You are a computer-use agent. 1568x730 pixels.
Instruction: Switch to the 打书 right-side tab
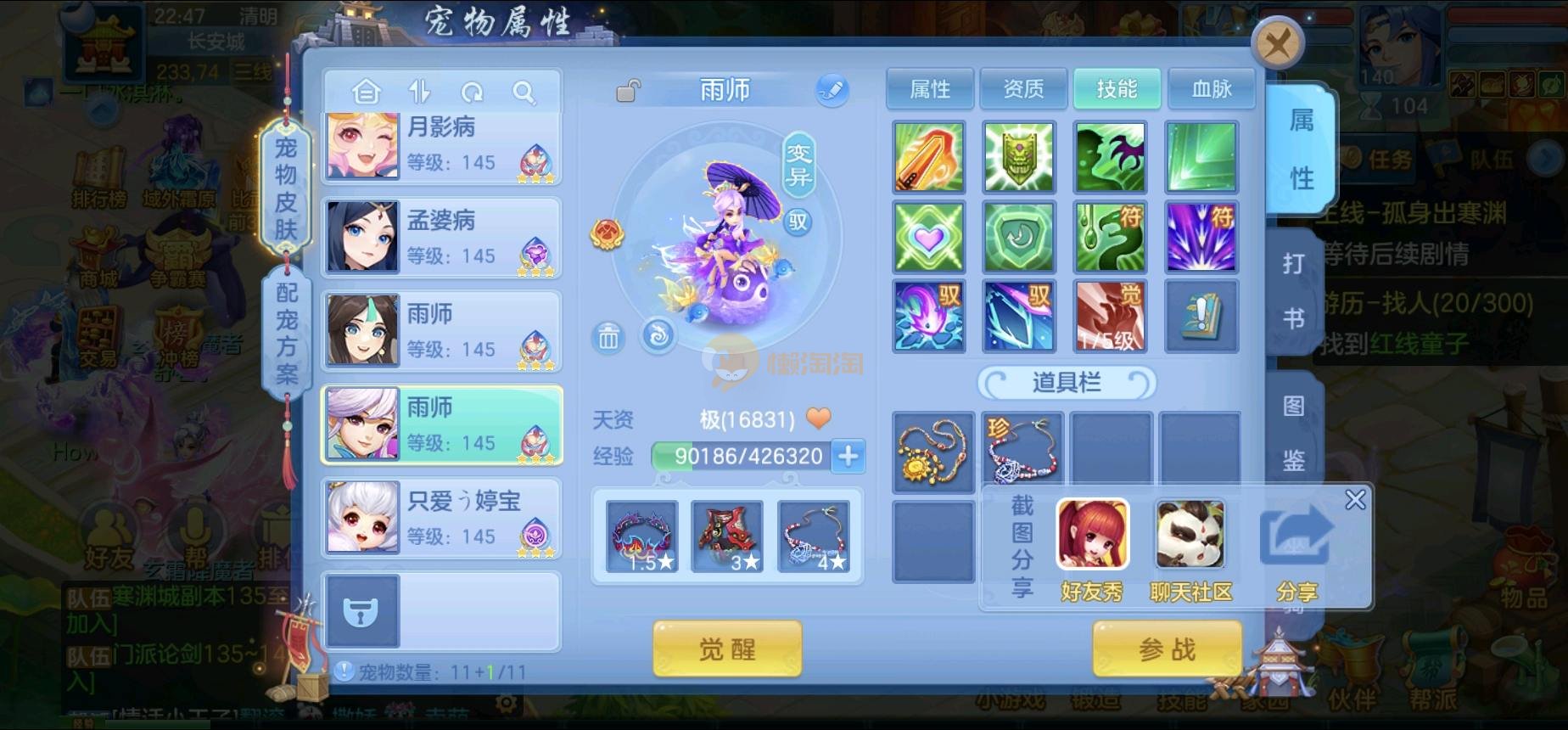(x=1293, y=291)
